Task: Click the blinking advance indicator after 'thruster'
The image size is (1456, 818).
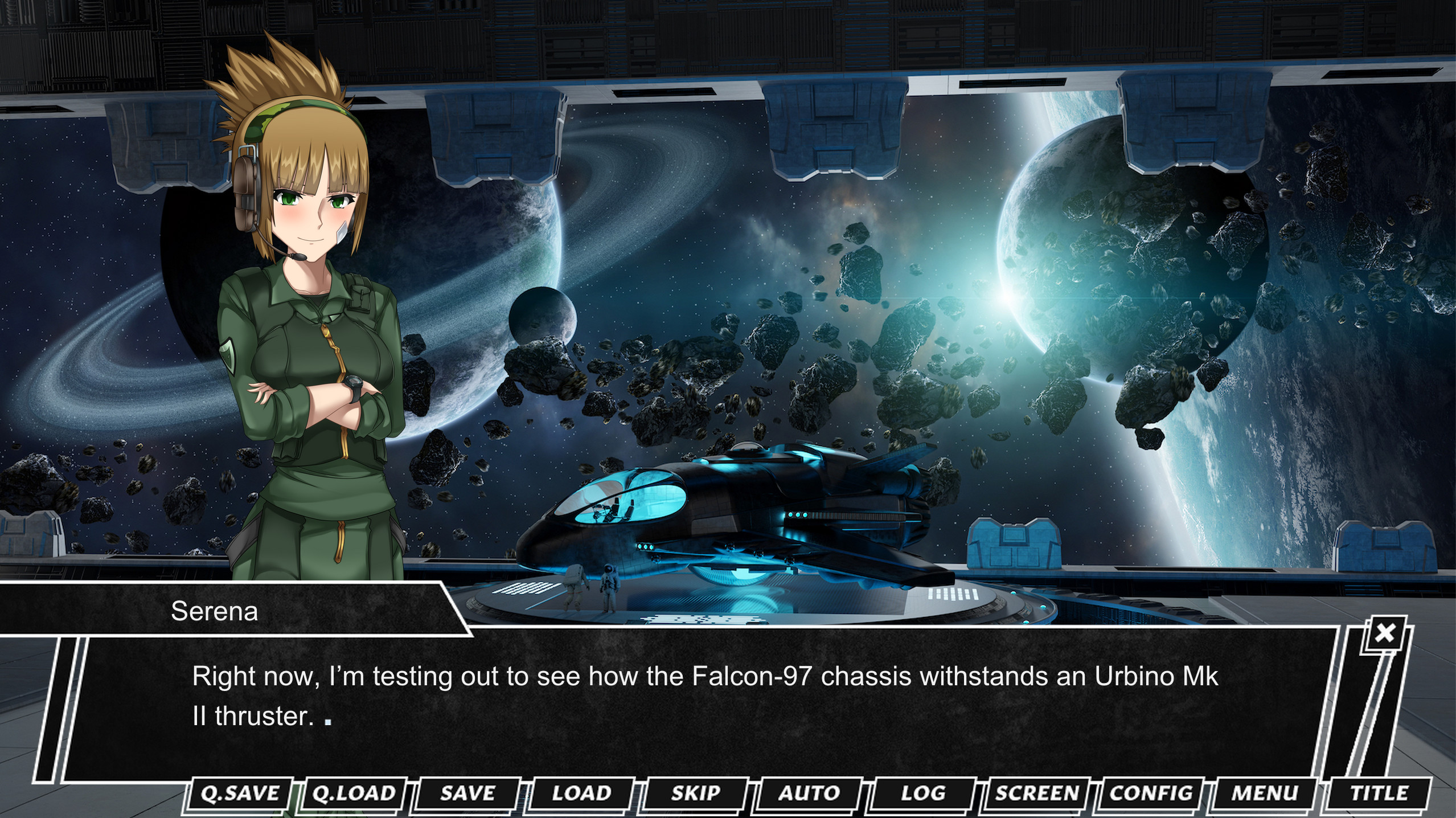Action: click(x=327, y=718)
